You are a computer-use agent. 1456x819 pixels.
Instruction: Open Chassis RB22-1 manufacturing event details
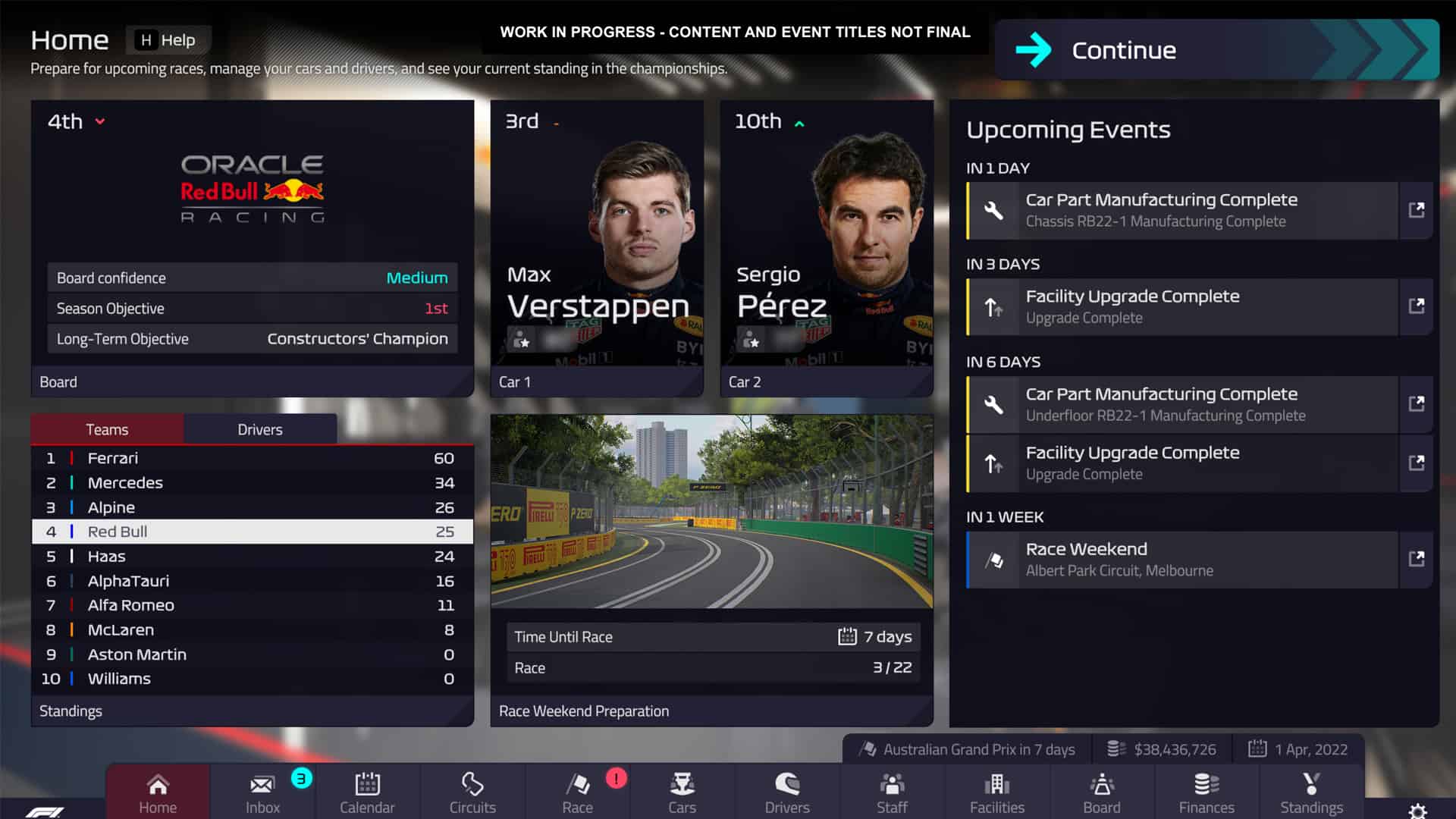click(1417, 210)
